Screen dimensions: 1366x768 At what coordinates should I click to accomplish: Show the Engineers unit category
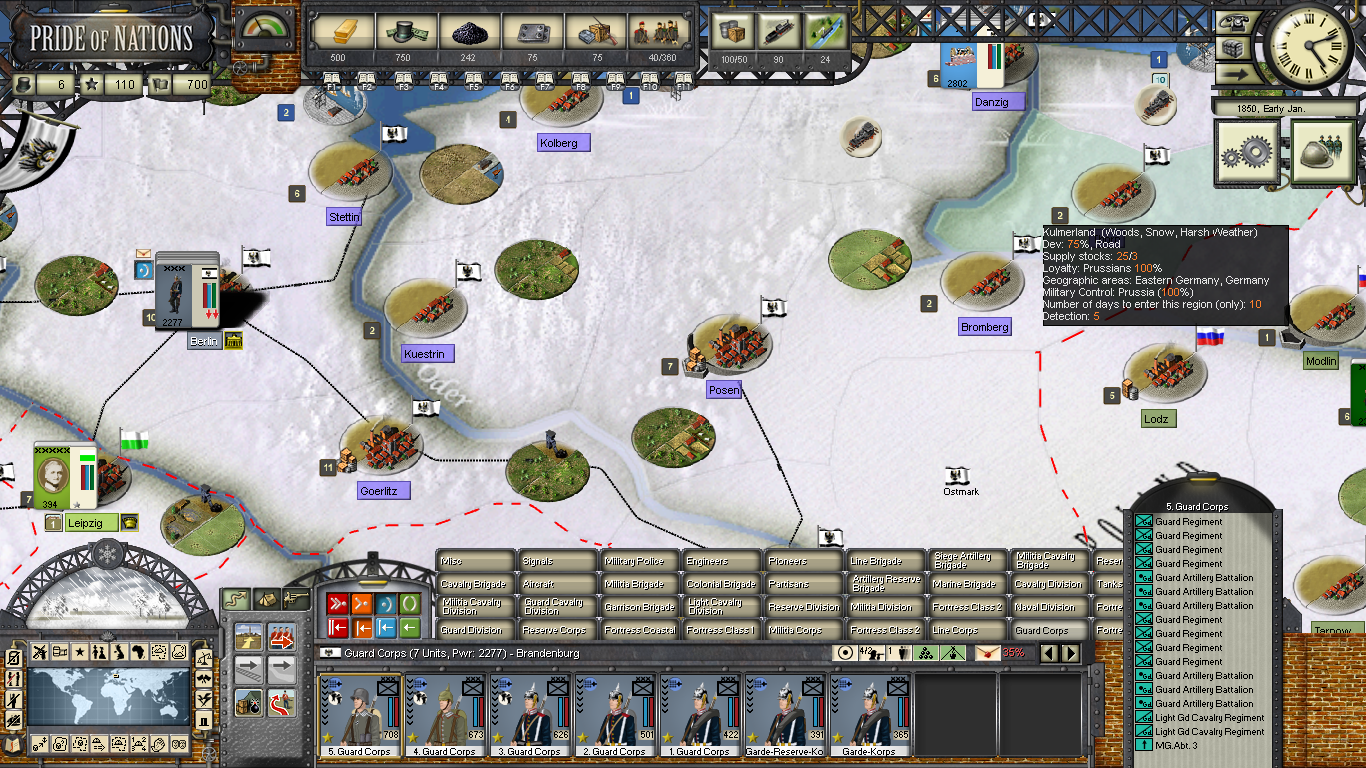(721, 562)
